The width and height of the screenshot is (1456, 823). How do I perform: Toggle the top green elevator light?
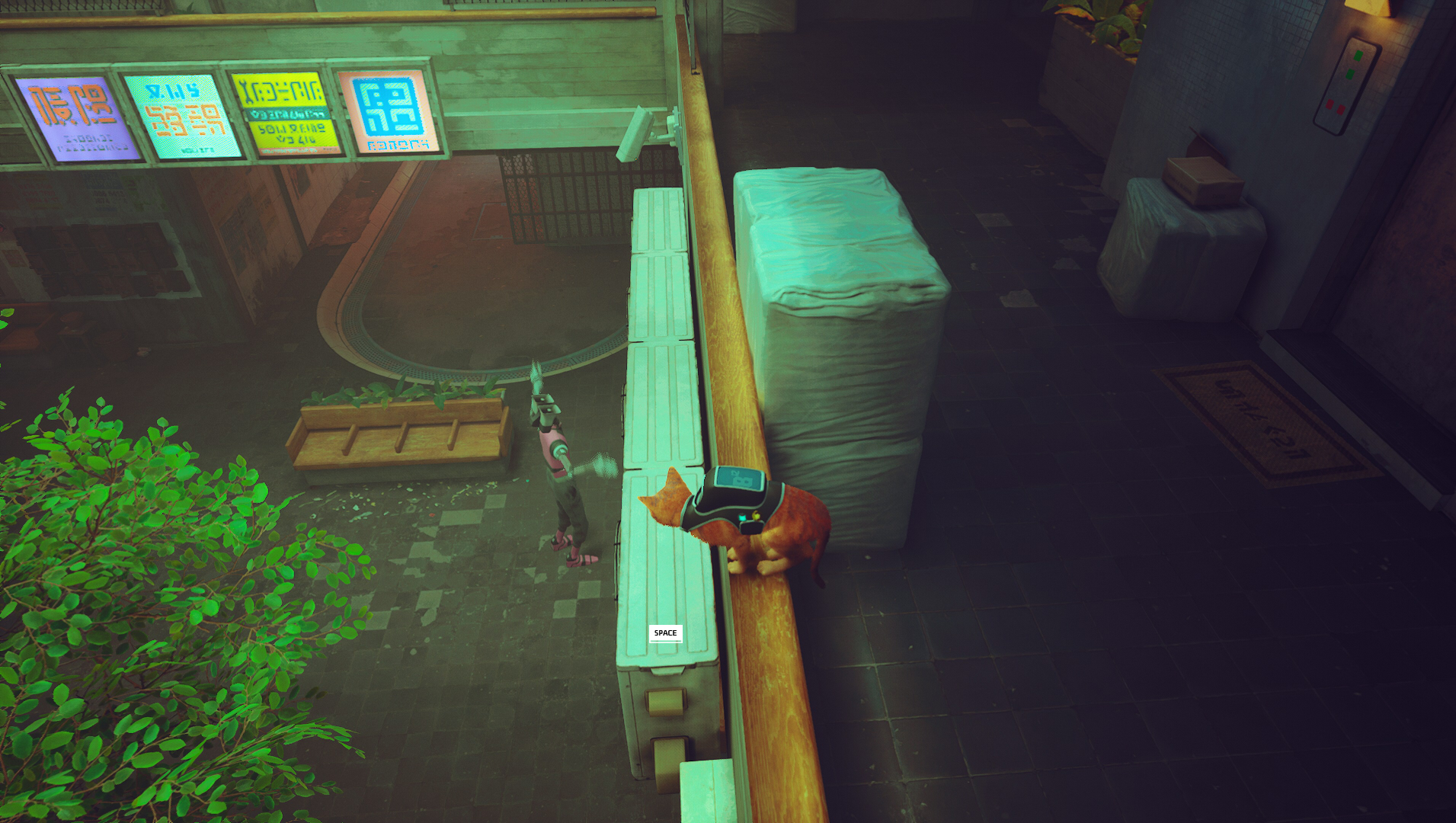point(1358,56)
